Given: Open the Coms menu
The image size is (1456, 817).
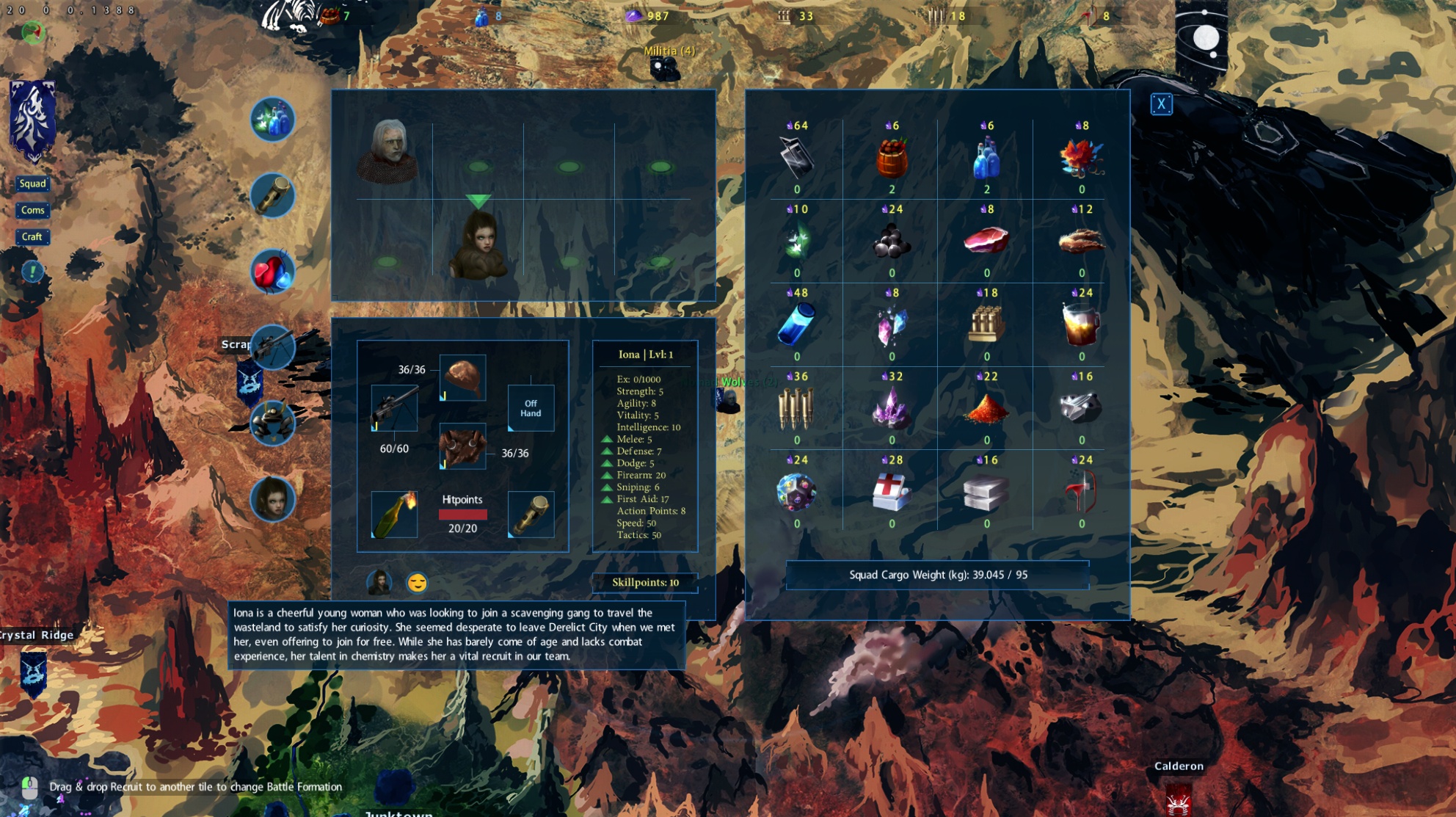Looking at the screenshot, I should (32, 210).
